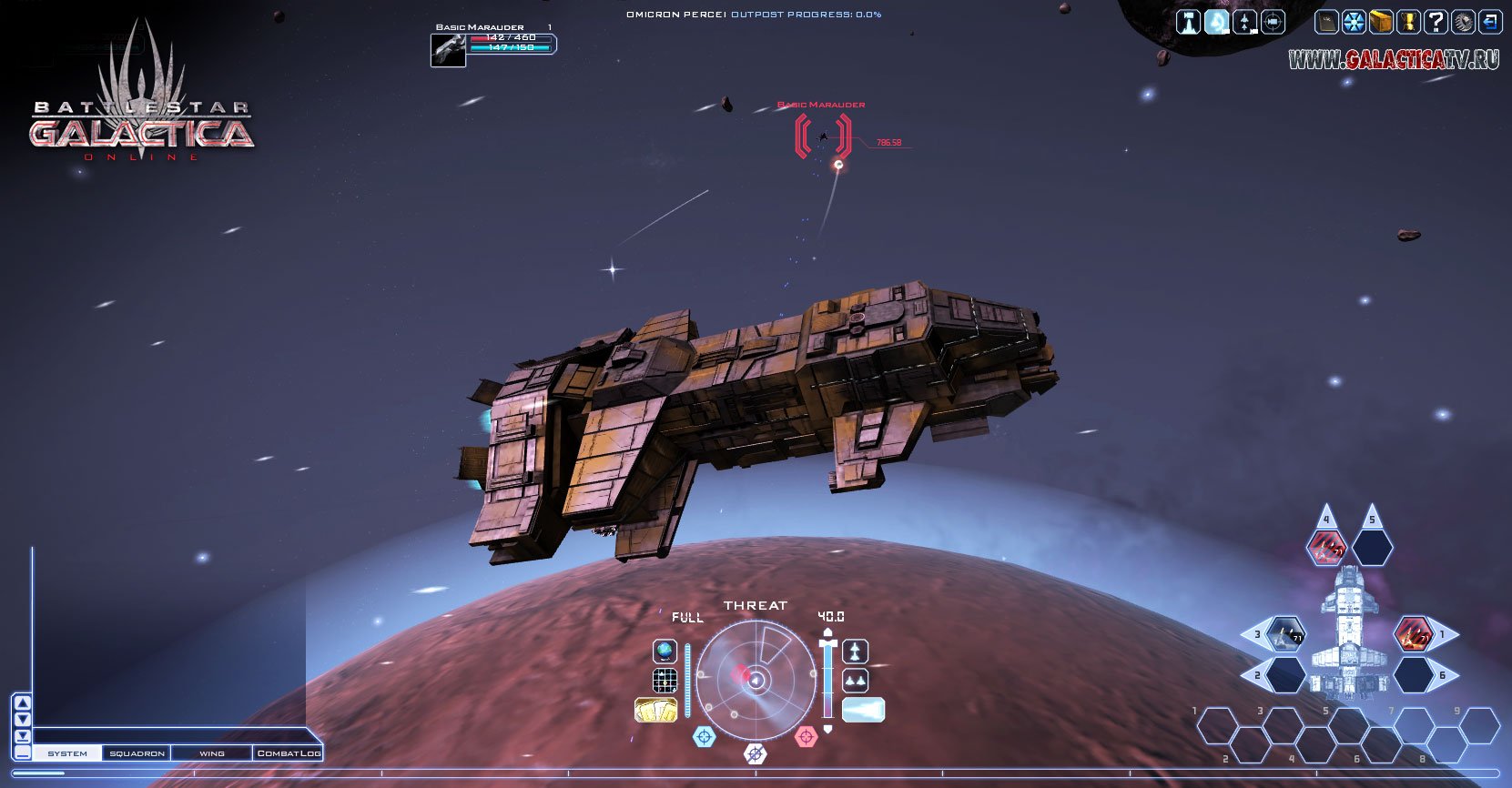Show the Combat Log tab
The image size is (1512, 788).
click(288, 753)
